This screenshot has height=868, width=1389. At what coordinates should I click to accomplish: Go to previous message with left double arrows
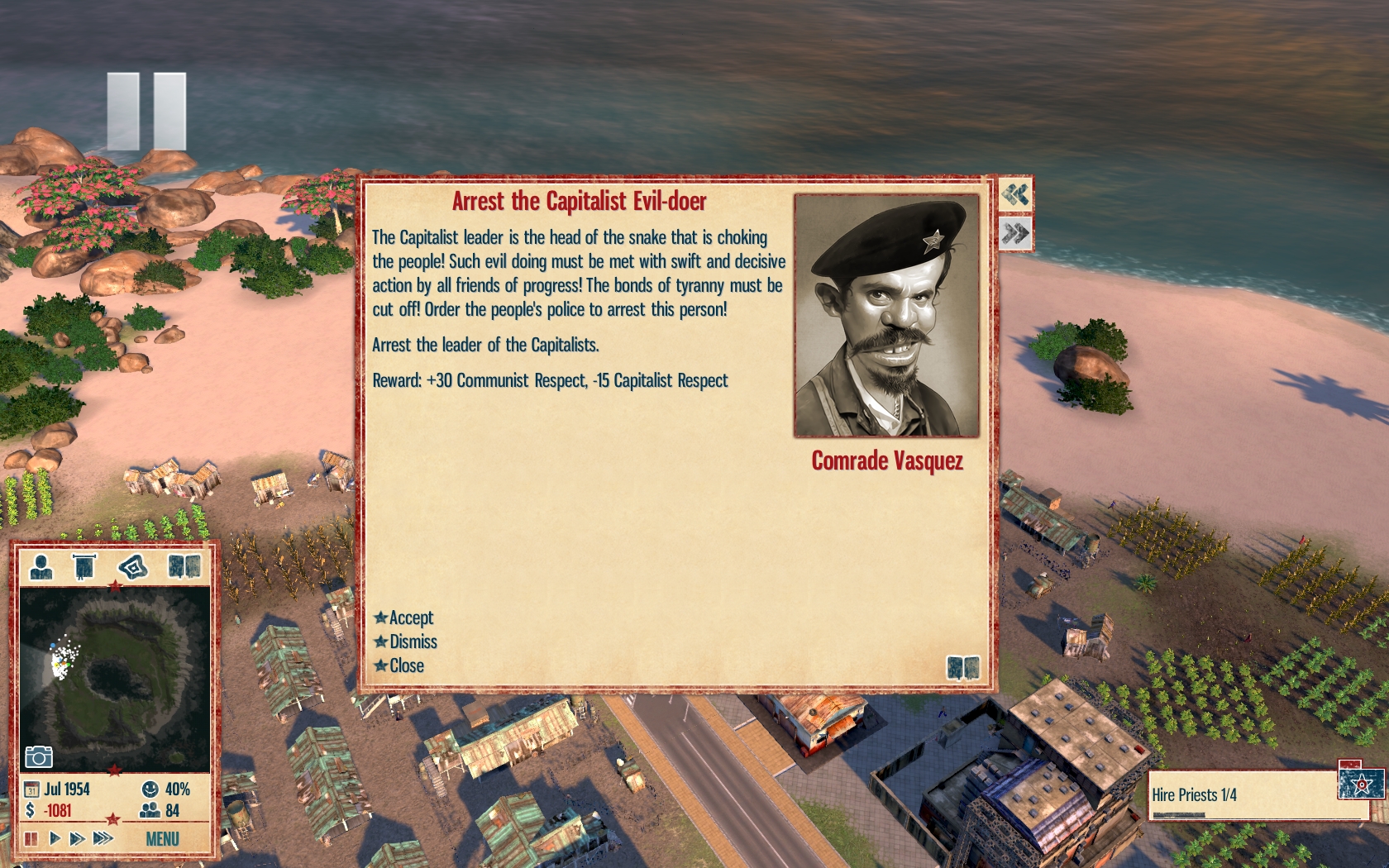[x=1015, y=195]
